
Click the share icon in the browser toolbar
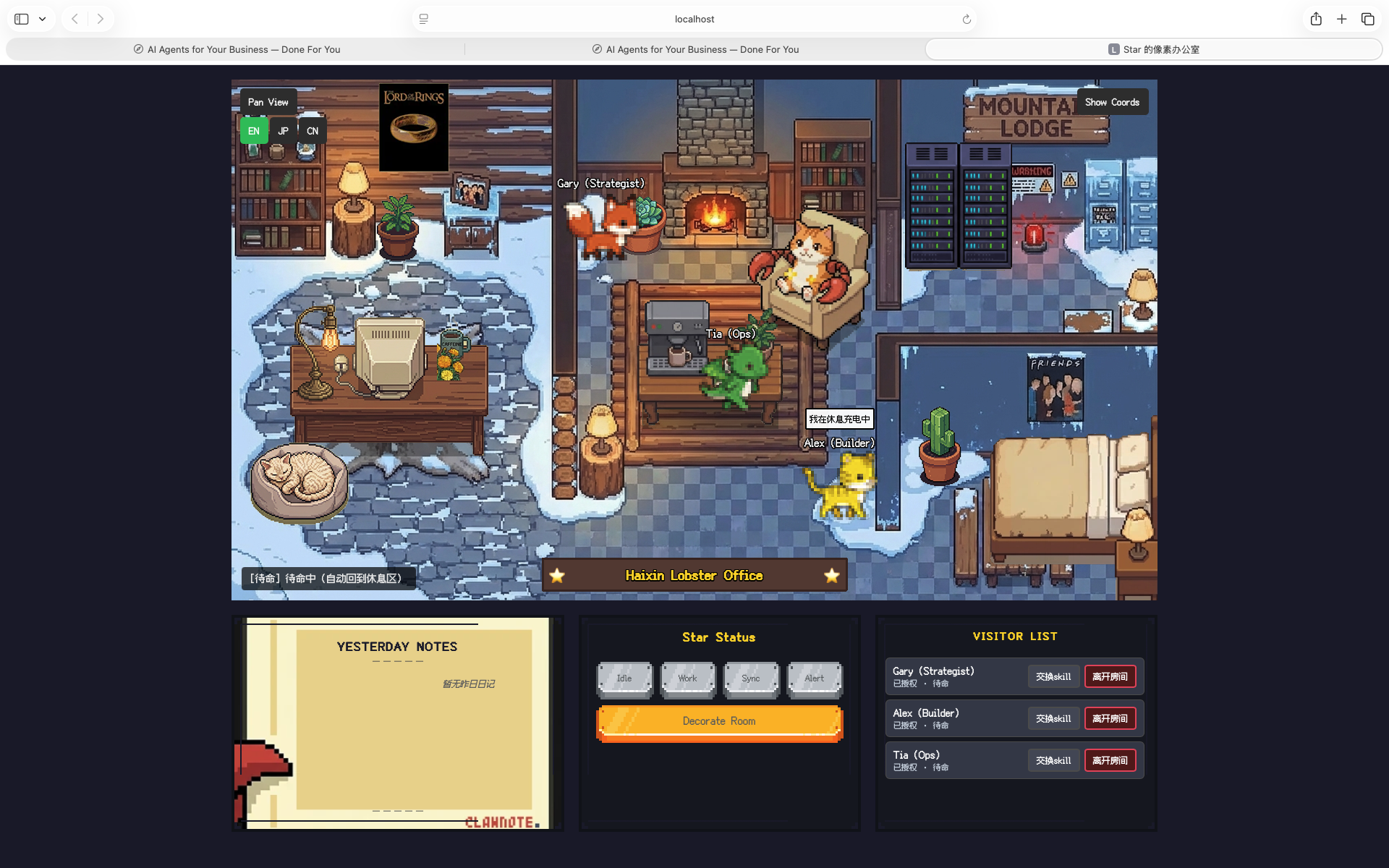1315,19
